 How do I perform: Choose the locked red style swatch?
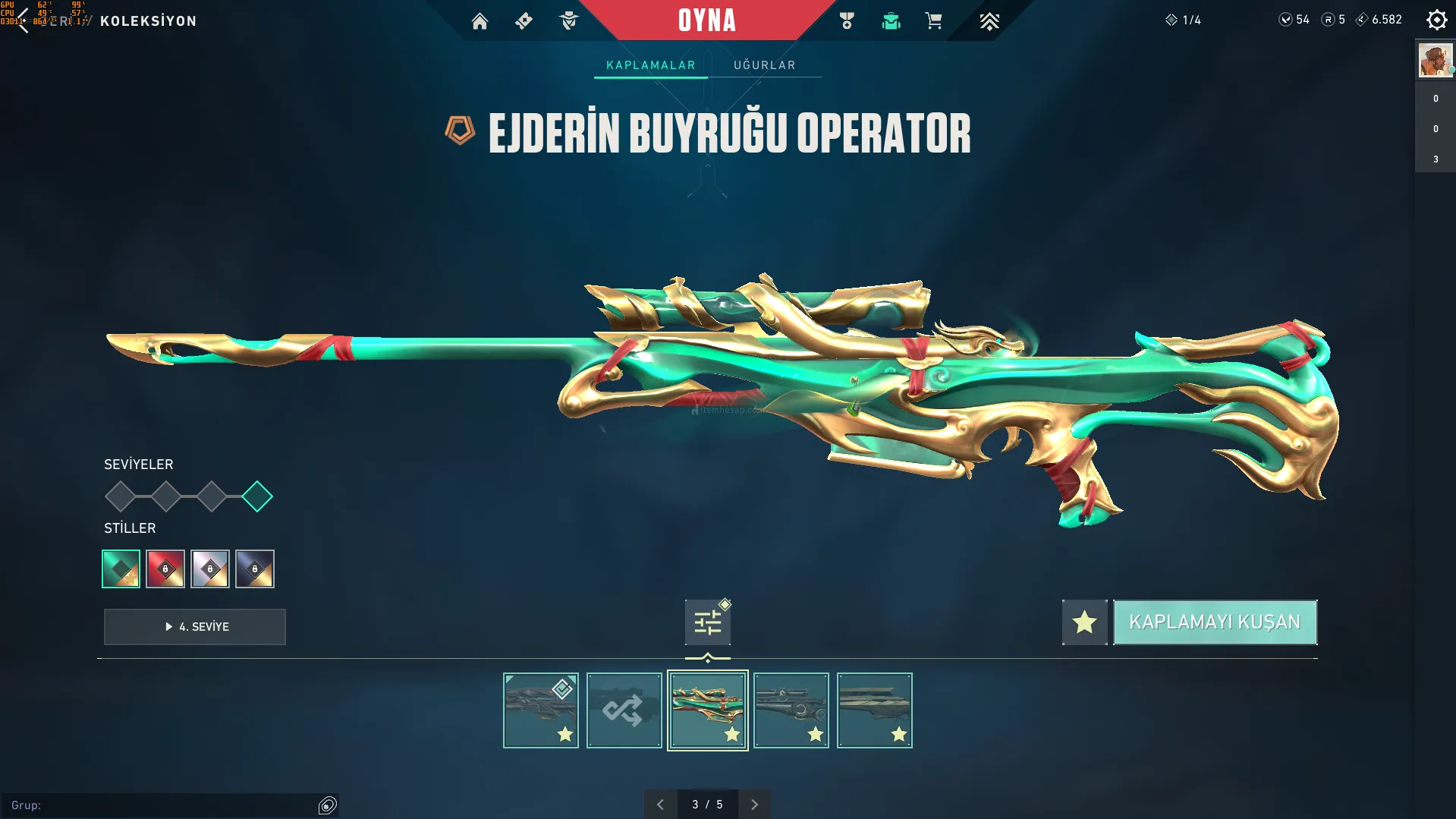pos(165,569)
